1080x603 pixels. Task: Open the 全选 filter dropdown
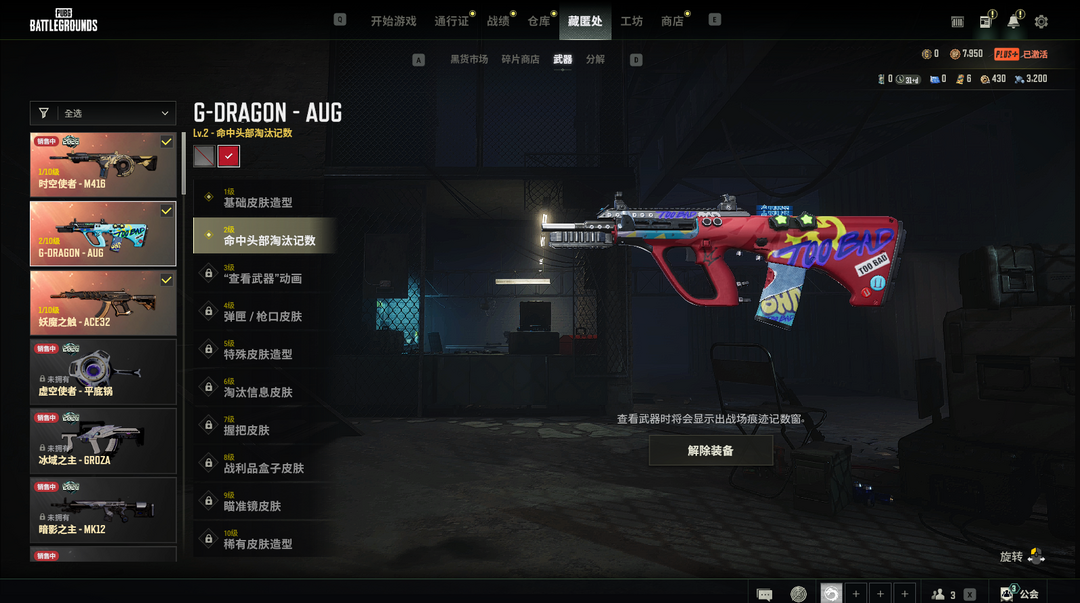click(x=103, y=114)
